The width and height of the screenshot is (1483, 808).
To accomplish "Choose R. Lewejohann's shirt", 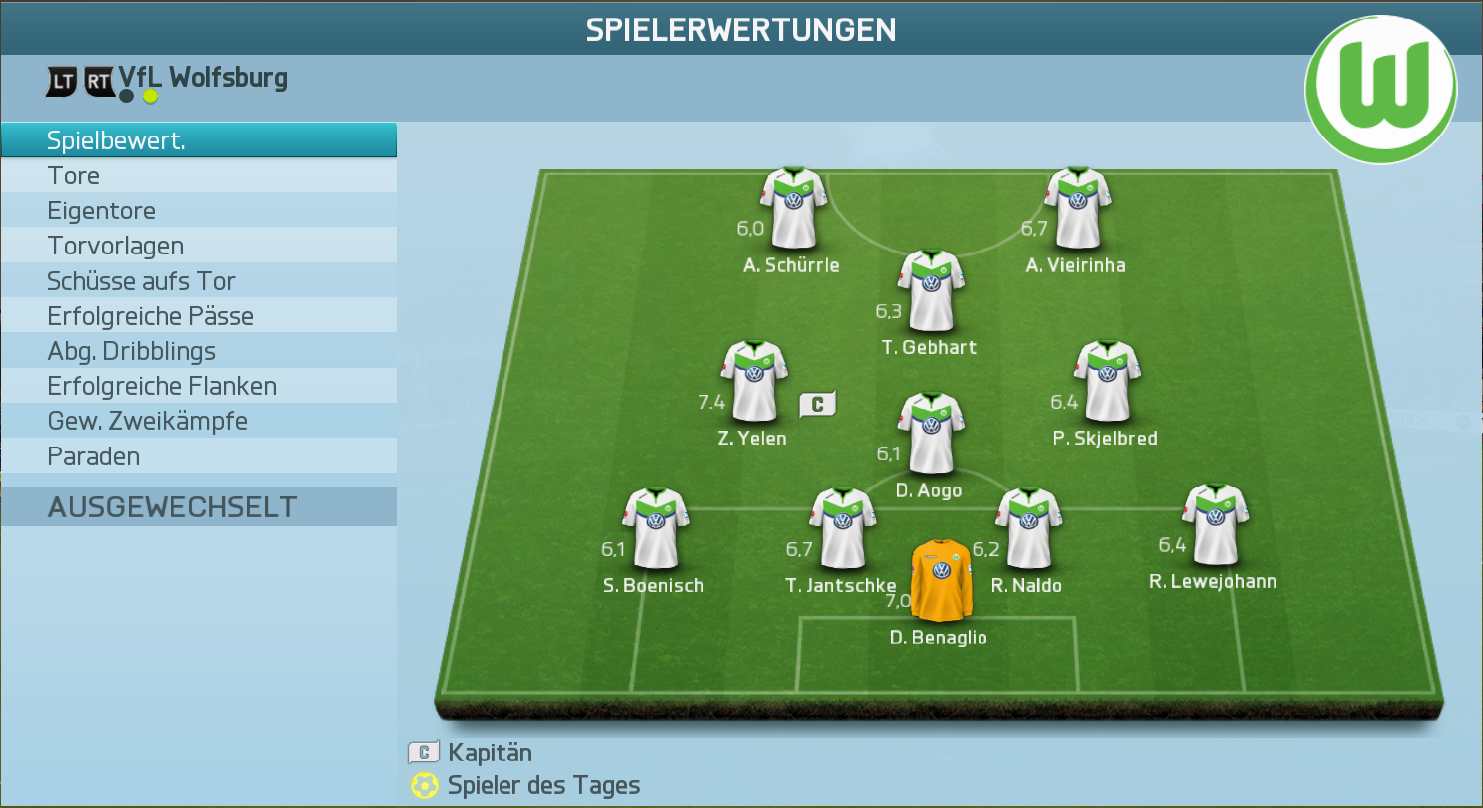I will point(1215,525).
